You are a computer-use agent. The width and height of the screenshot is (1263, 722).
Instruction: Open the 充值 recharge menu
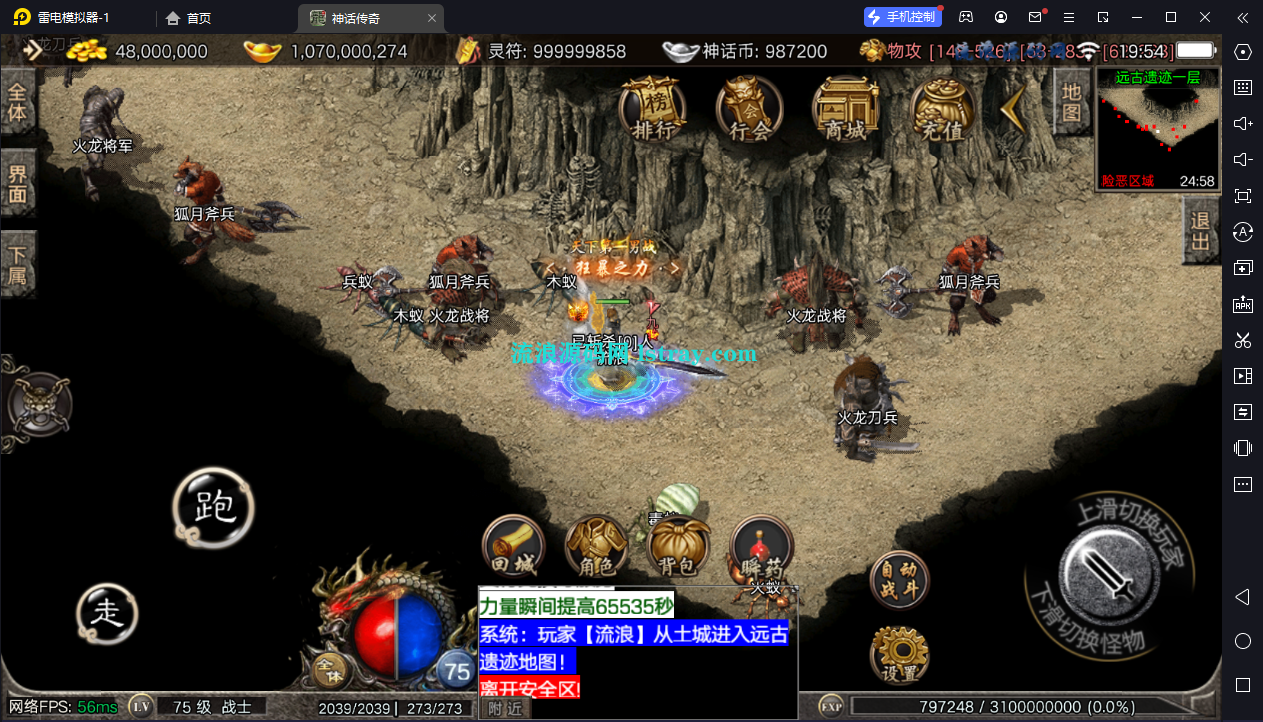pos(942,108)
